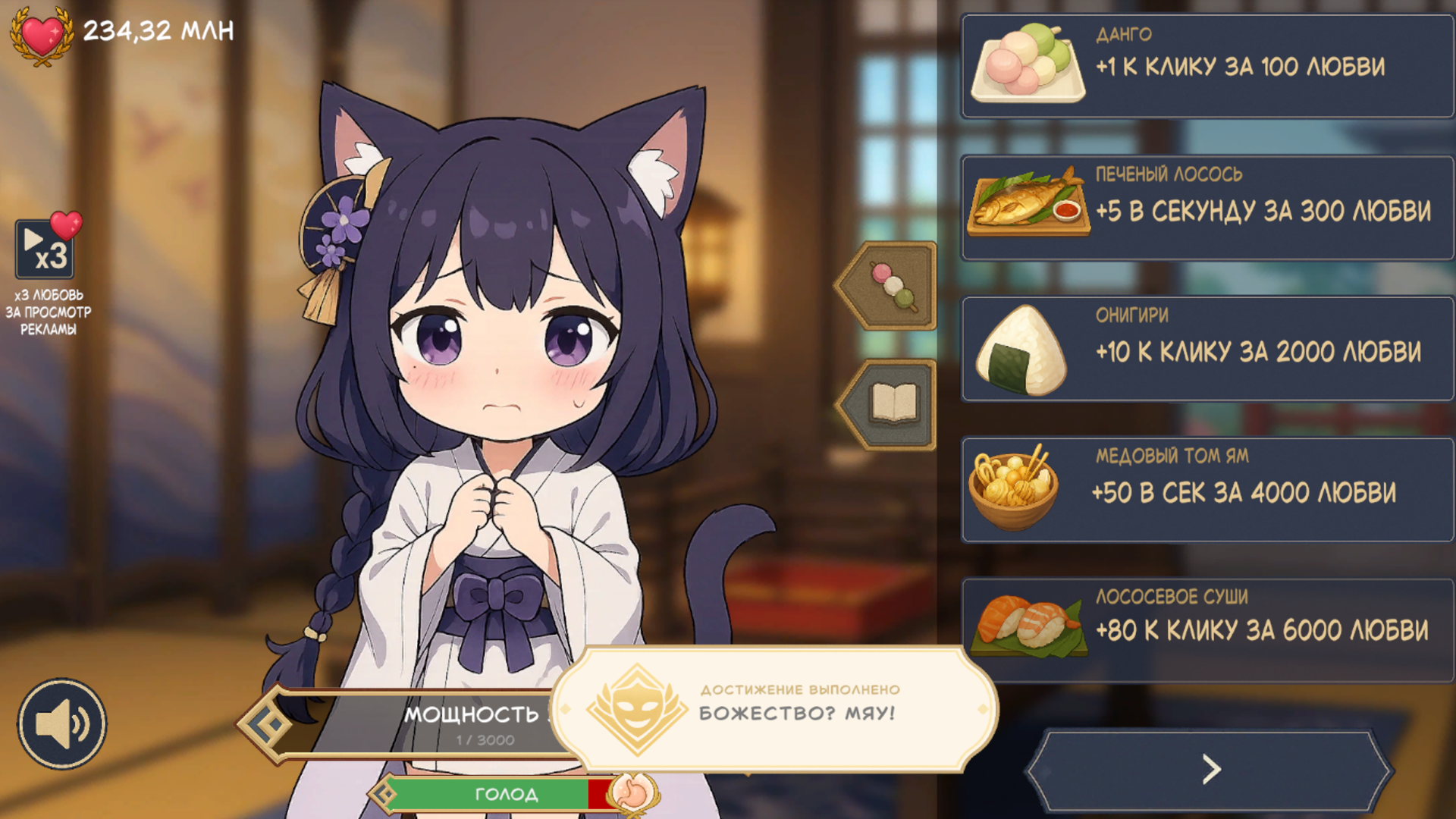Purchase Лососевое суши upgrade
Screen dimensions: 1456x819
click(x=1206, y=626)
